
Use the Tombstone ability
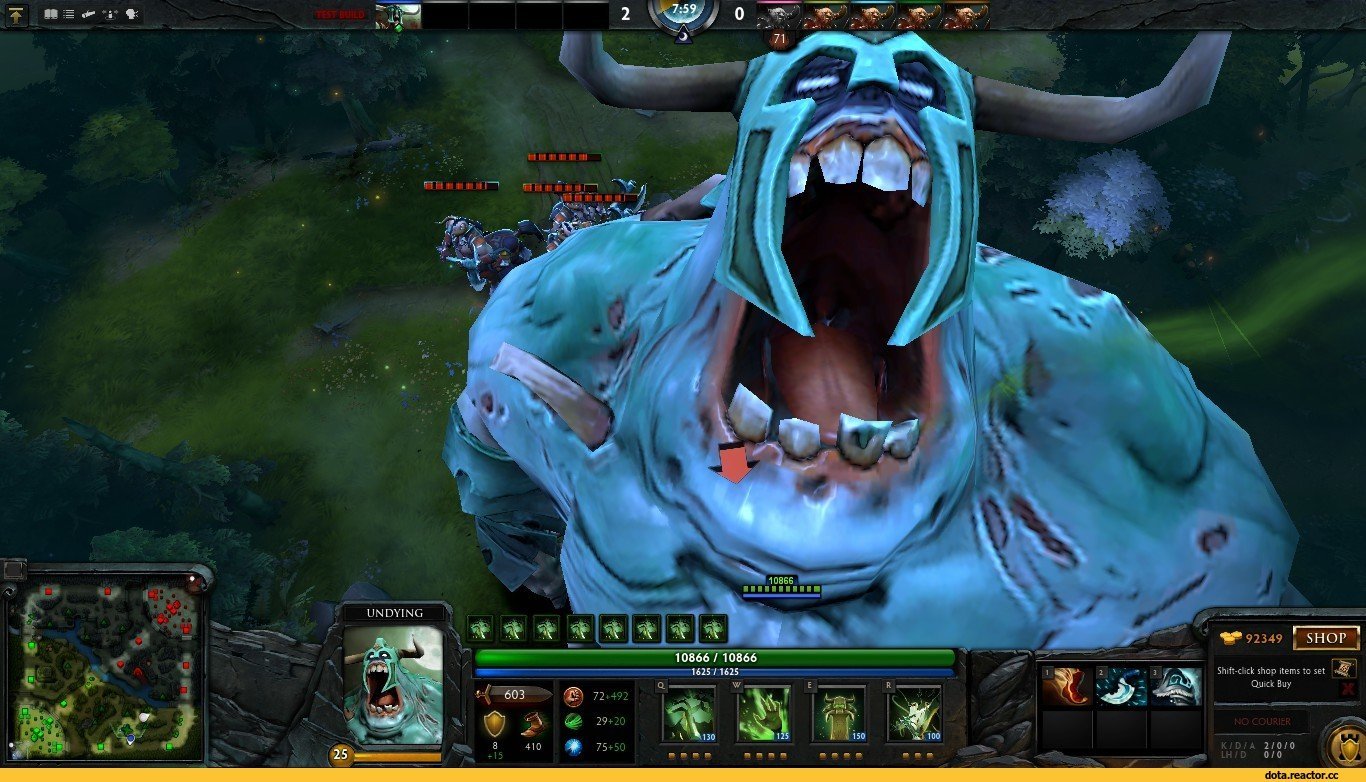click(x=838, y=714)
